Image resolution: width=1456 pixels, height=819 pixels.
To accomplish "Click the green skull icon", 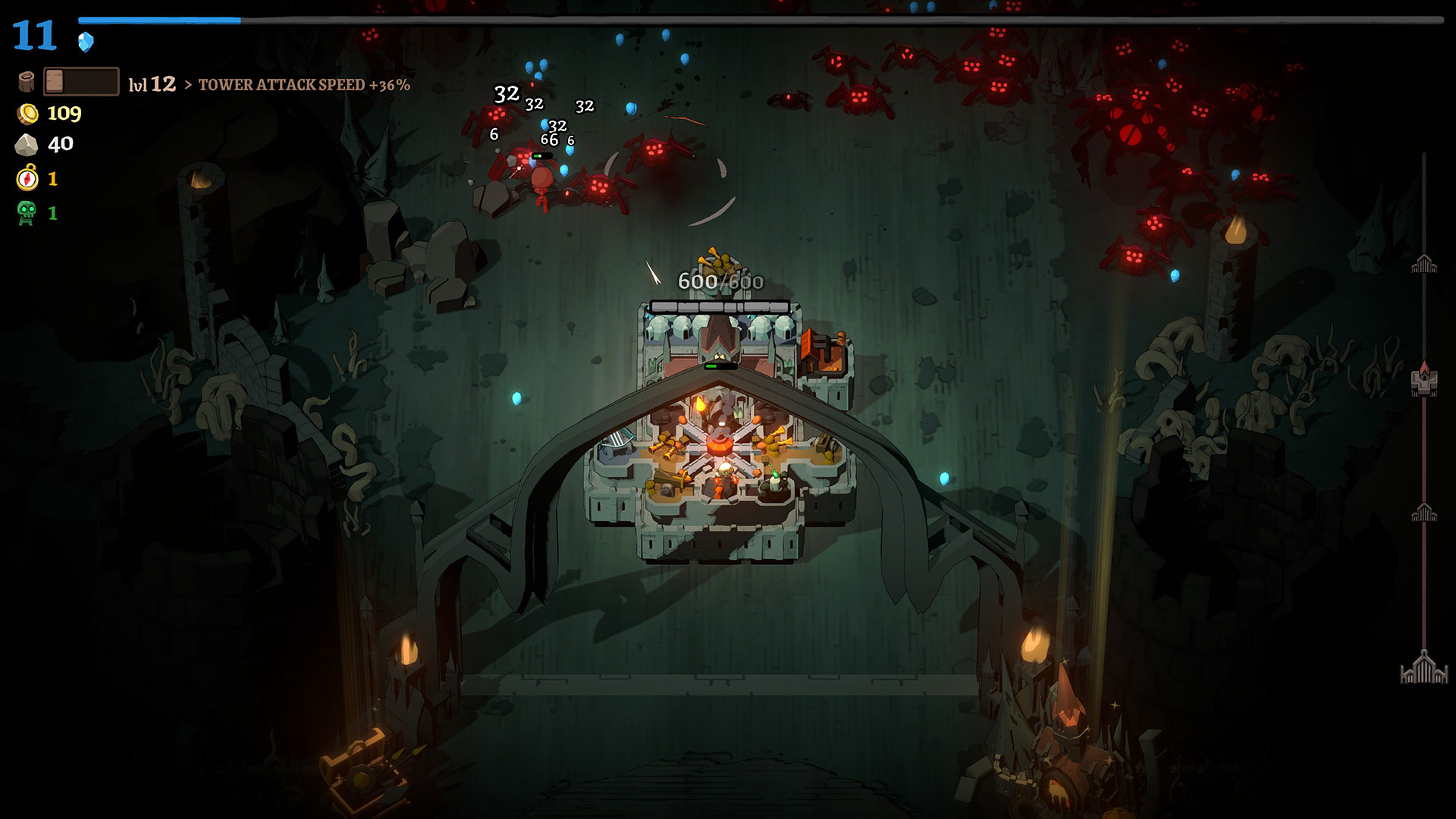I will (27, 213).
